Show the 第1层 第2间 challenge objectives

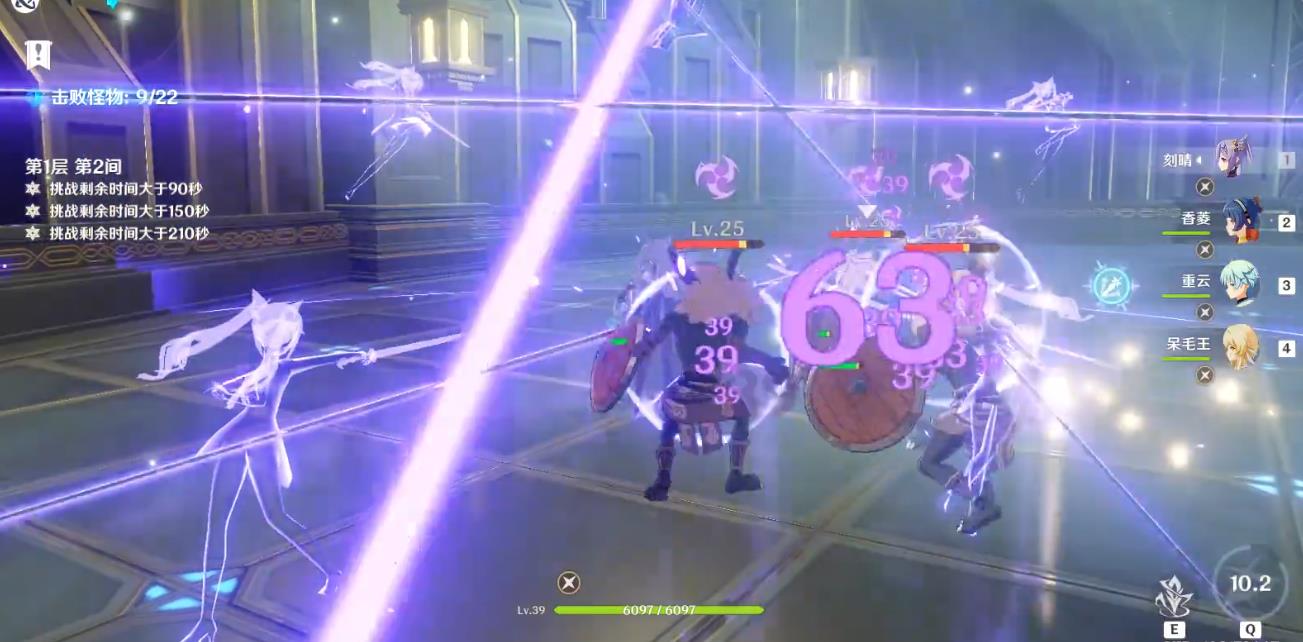[x=74, y=167]
